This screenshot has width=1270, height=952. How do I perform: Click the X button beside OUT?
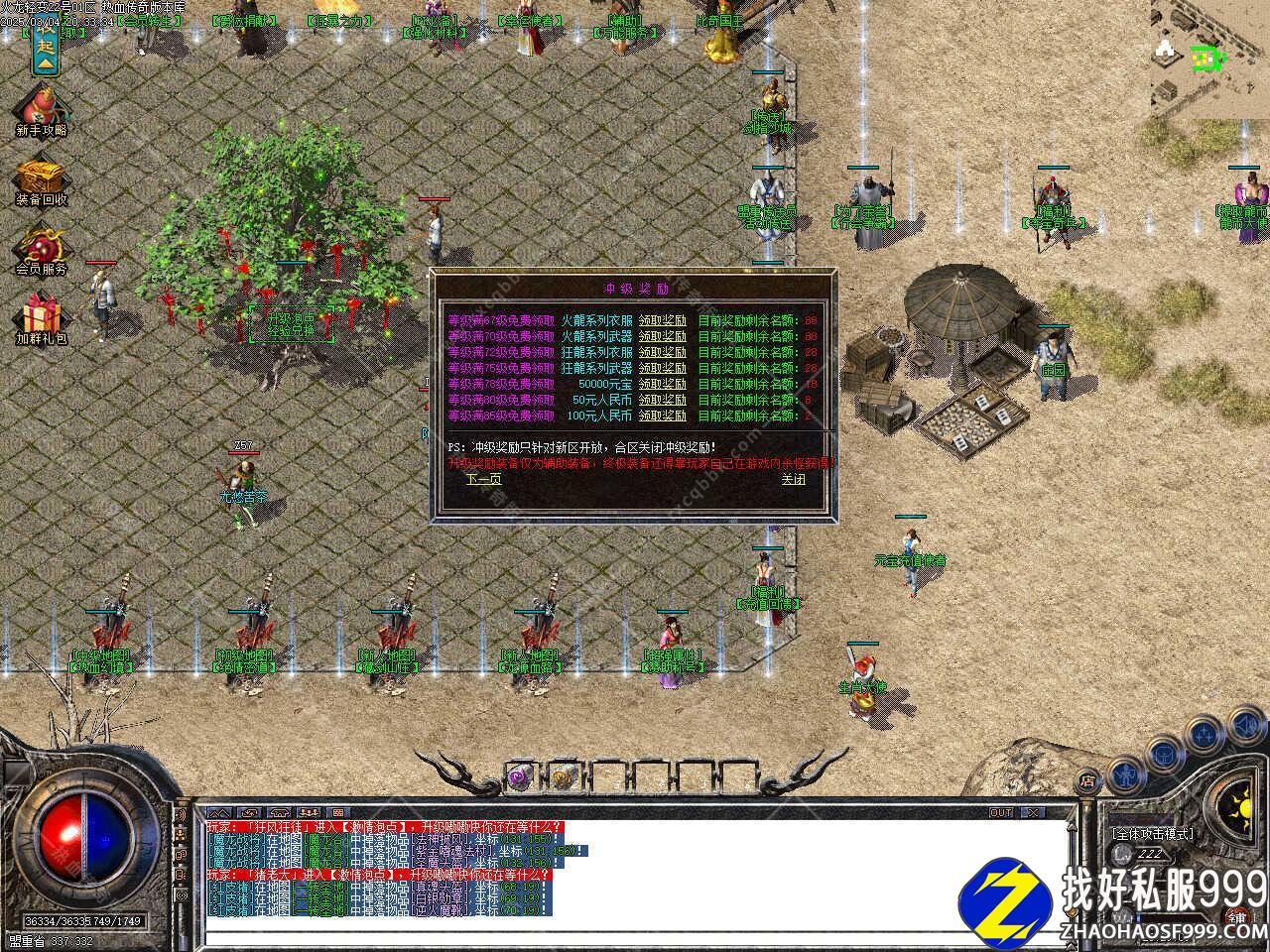[1033, 812]
